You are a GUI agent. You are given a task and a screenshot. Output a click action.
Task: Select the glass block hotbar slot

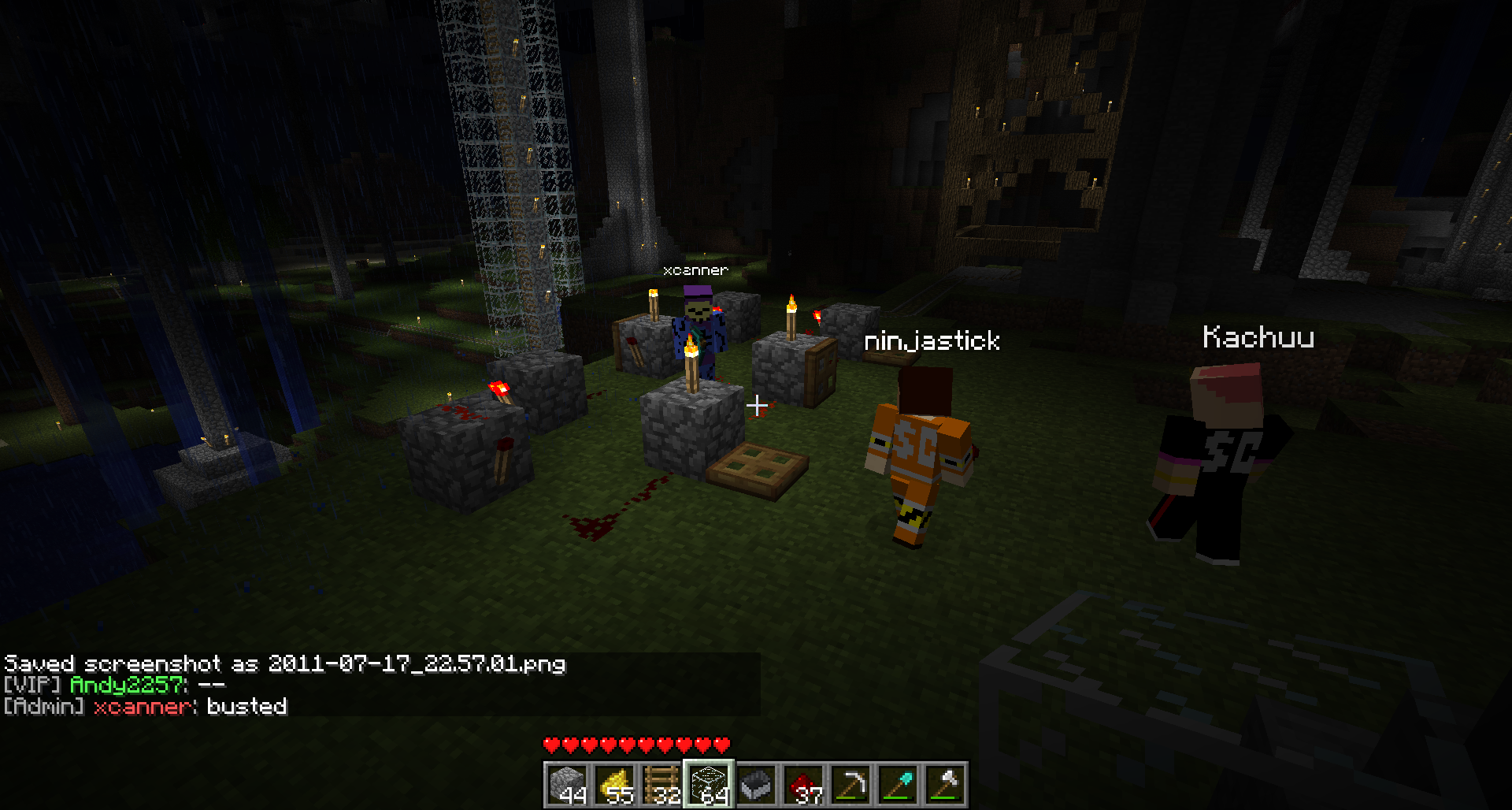tap(709, 784)
